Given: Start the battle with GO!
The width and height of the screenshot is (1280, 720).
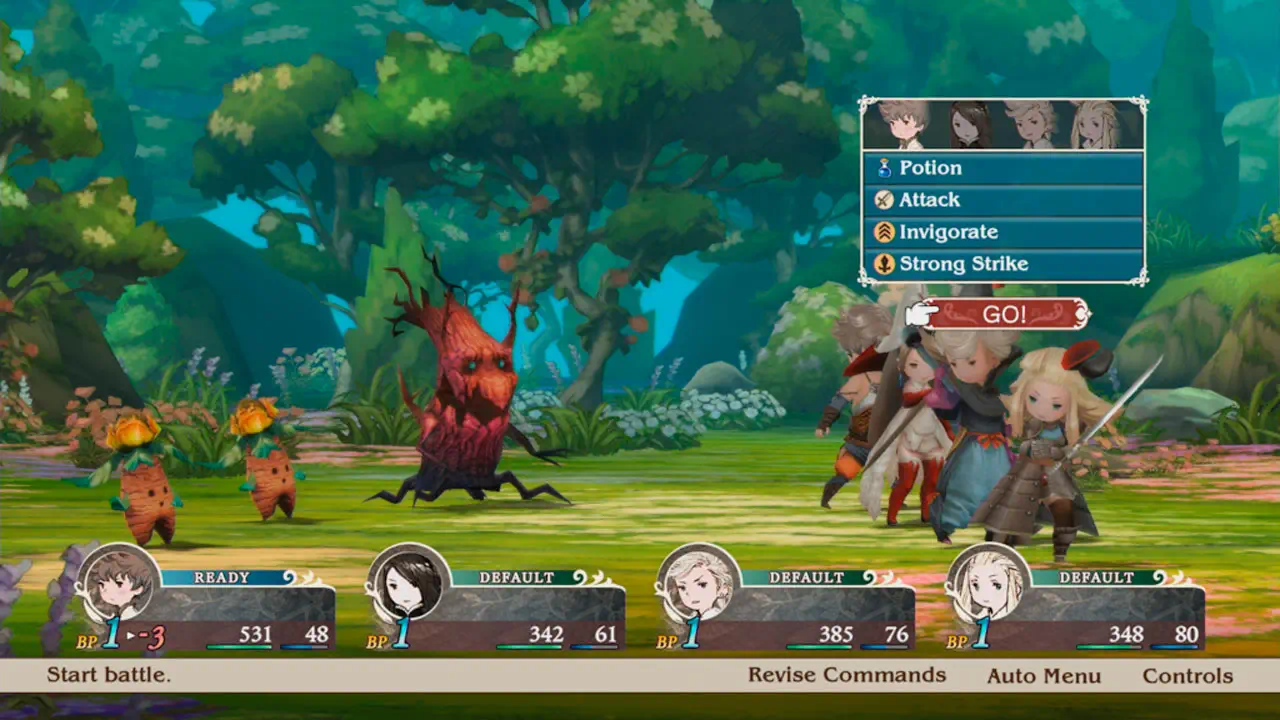Looking at the screenshot, I should (1004, 314).
